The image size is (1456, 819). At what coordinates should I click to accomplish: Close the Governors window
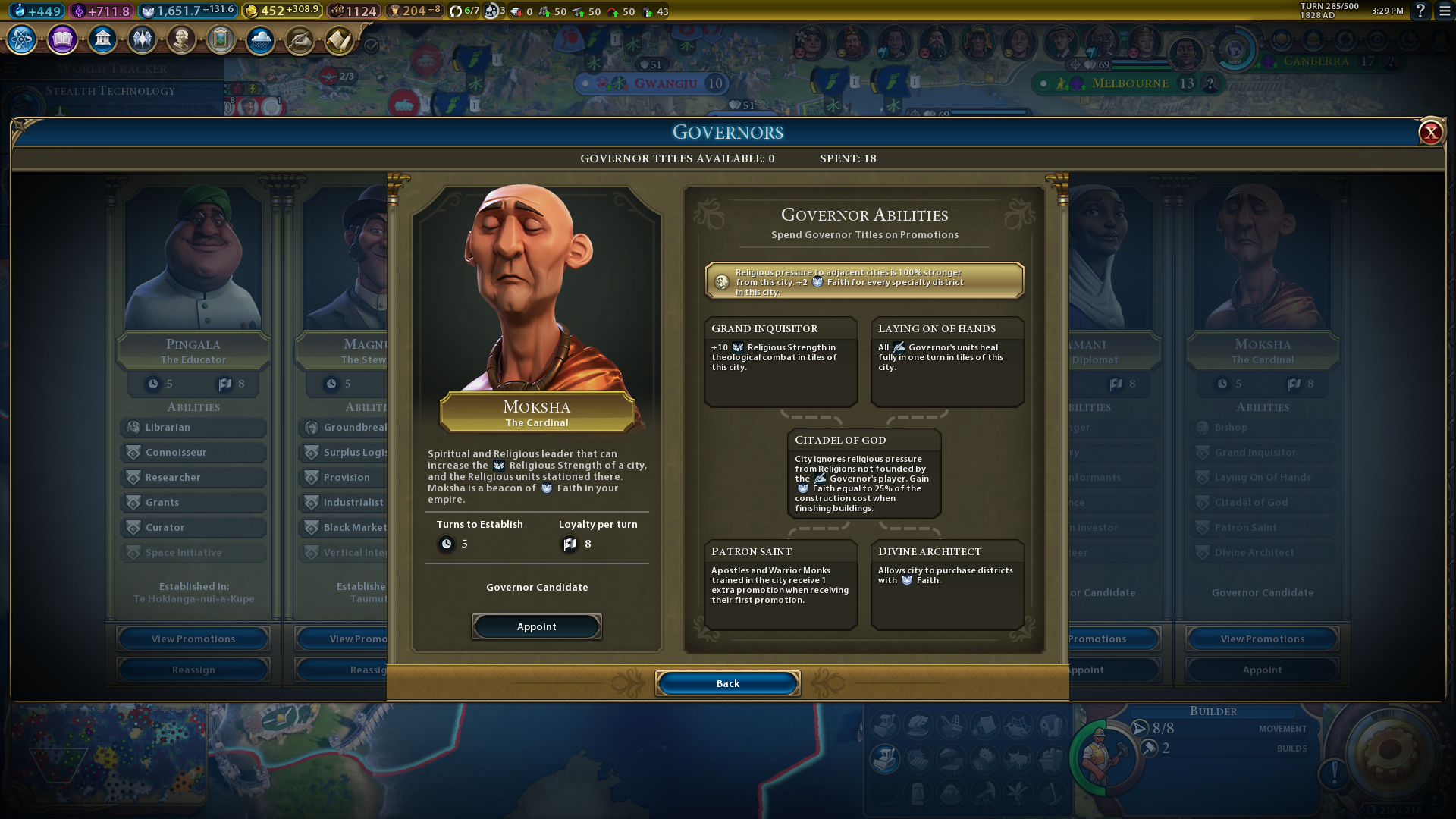[1430, 133]
